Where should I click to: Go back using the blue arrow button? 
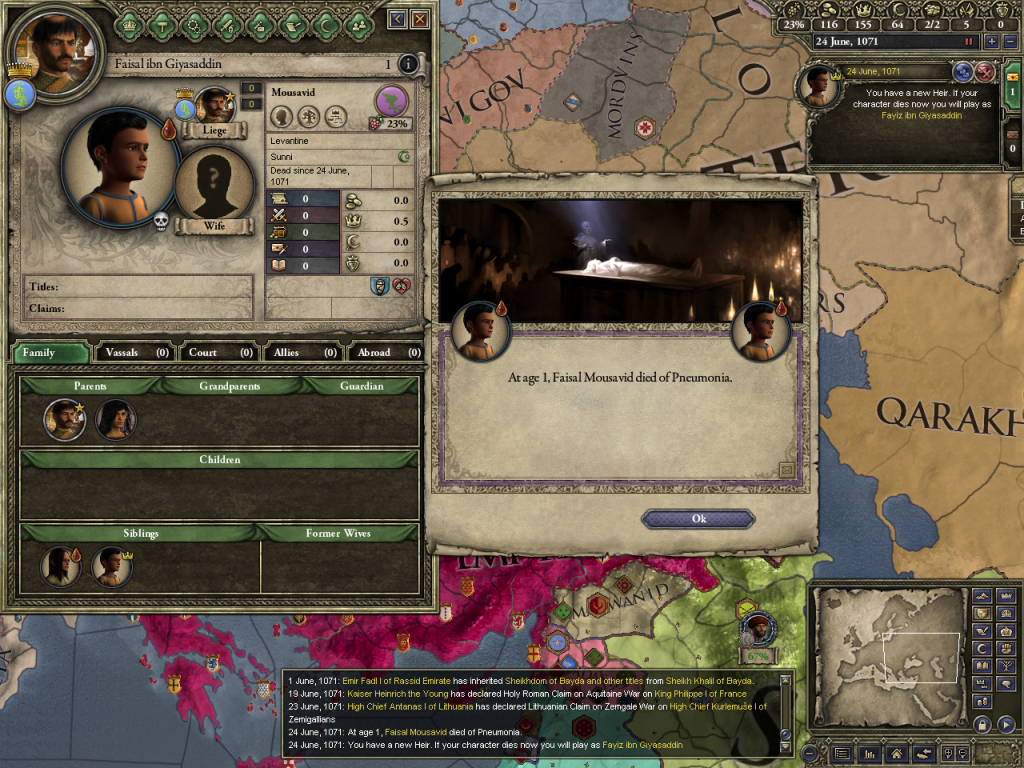coord(397,19)
